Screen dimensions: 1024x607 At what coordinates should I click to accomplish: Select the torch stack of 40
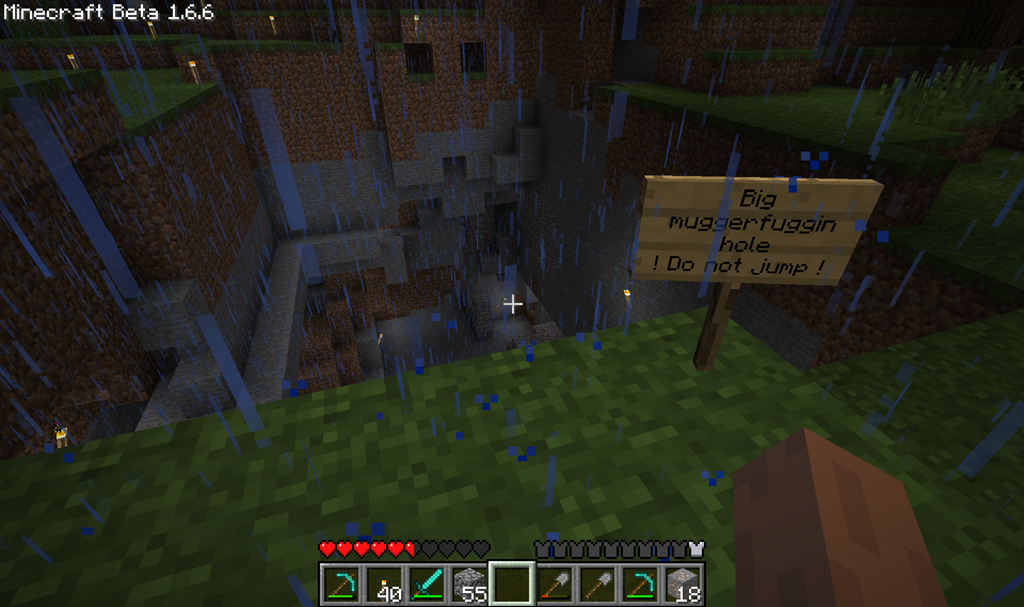(x=383, y=583)
